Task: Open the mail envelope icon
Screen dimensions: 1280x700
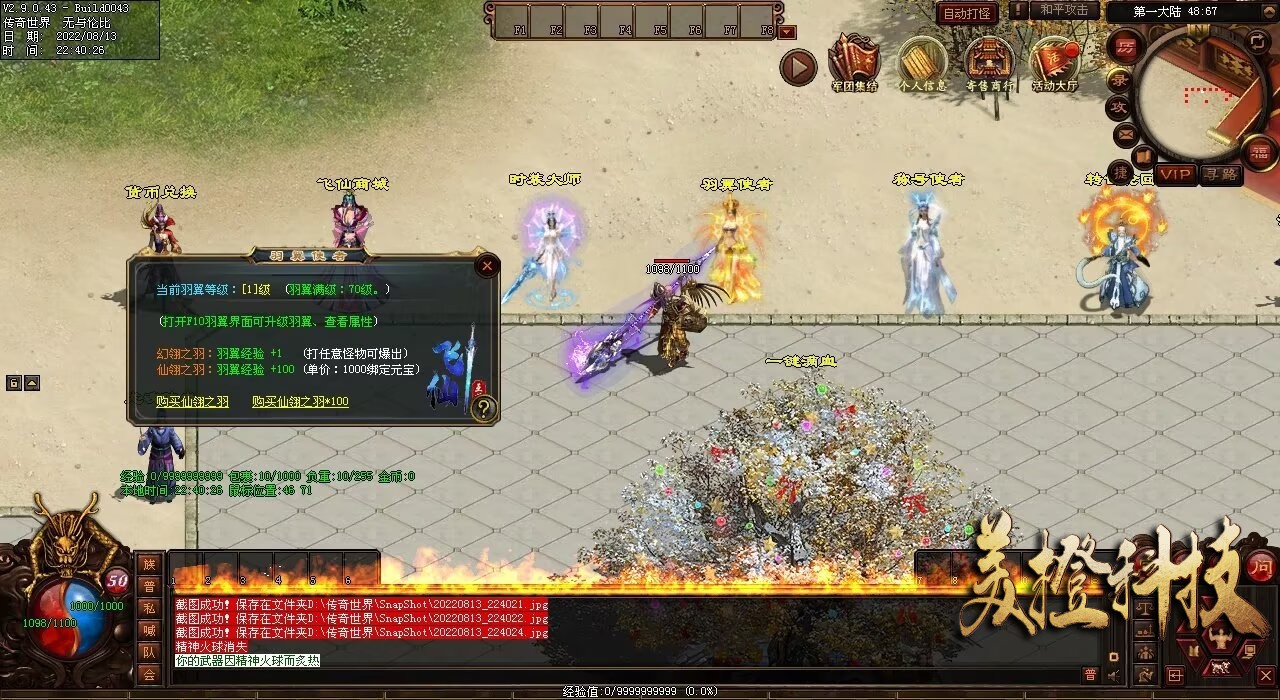Action: point(1126,134)
